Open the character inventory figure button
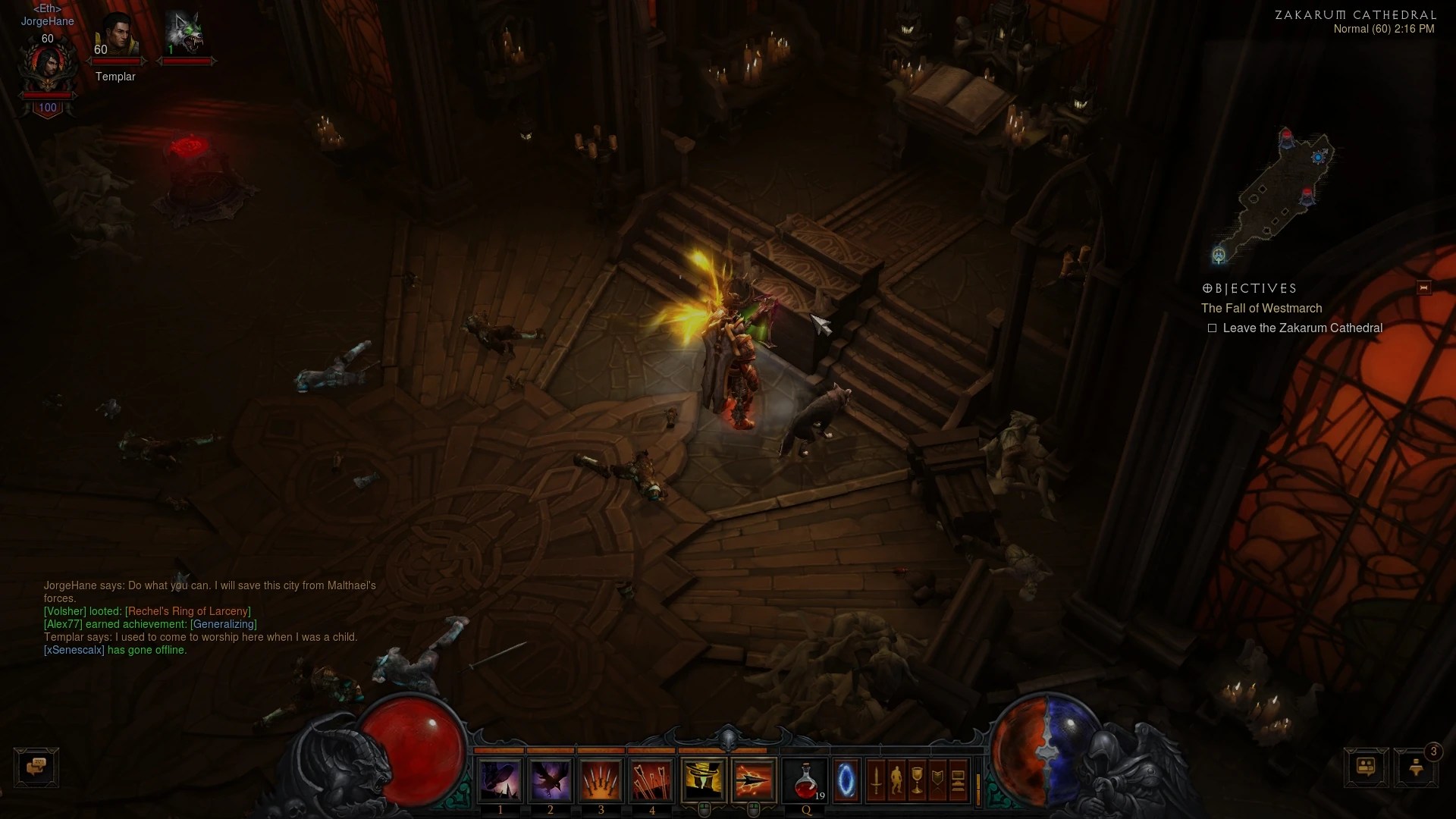The image size is (1456, 819). [x=897, y=780]
